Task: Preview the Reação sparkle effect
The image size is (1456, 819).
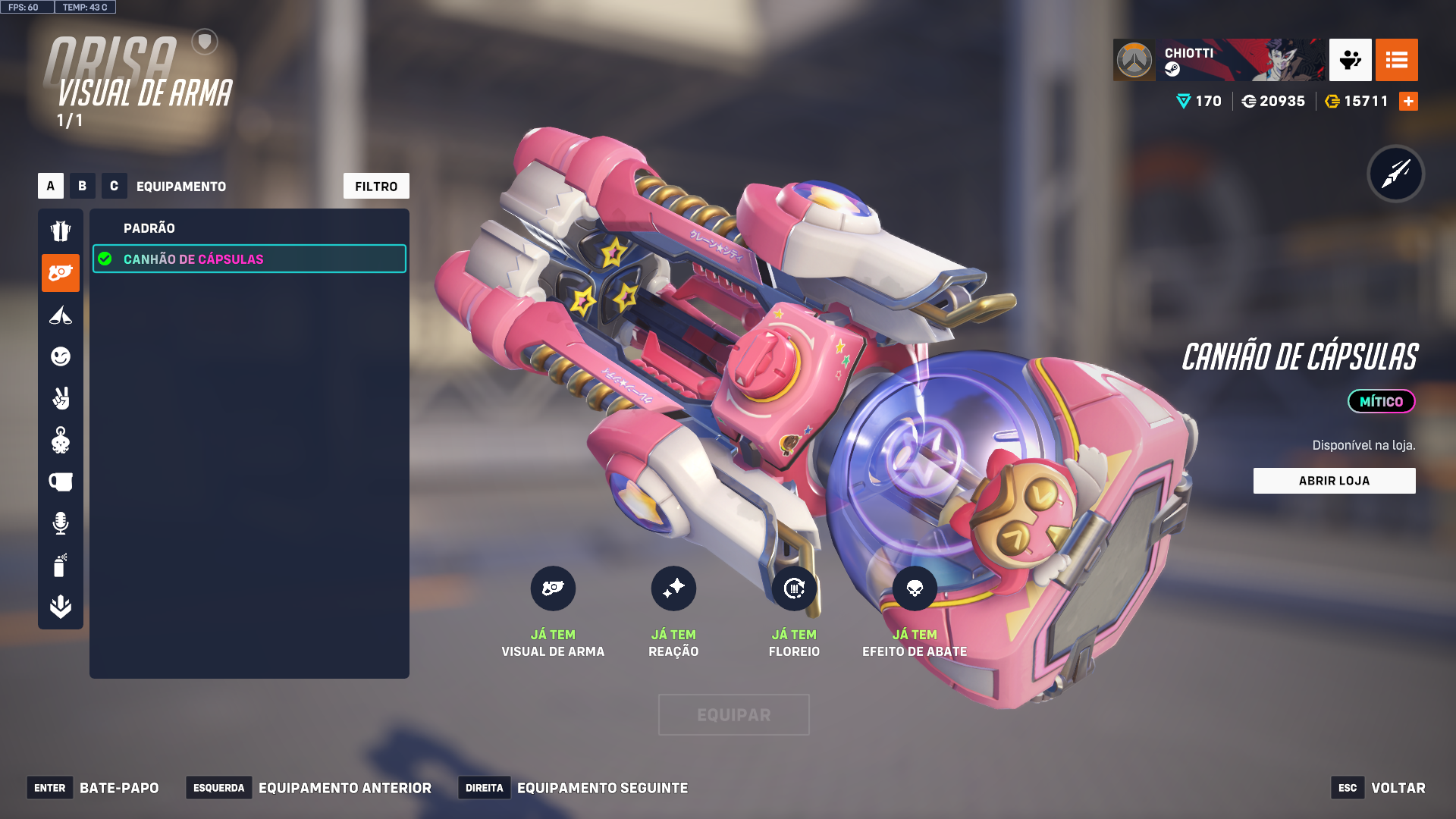Action: 673,588
